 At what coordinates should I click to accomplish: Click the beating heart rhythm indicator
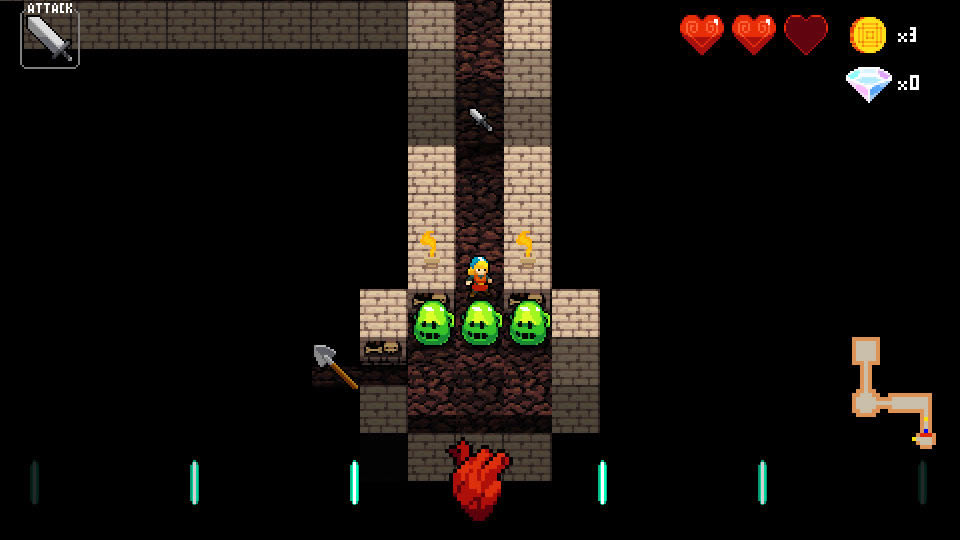click(480, 479)
